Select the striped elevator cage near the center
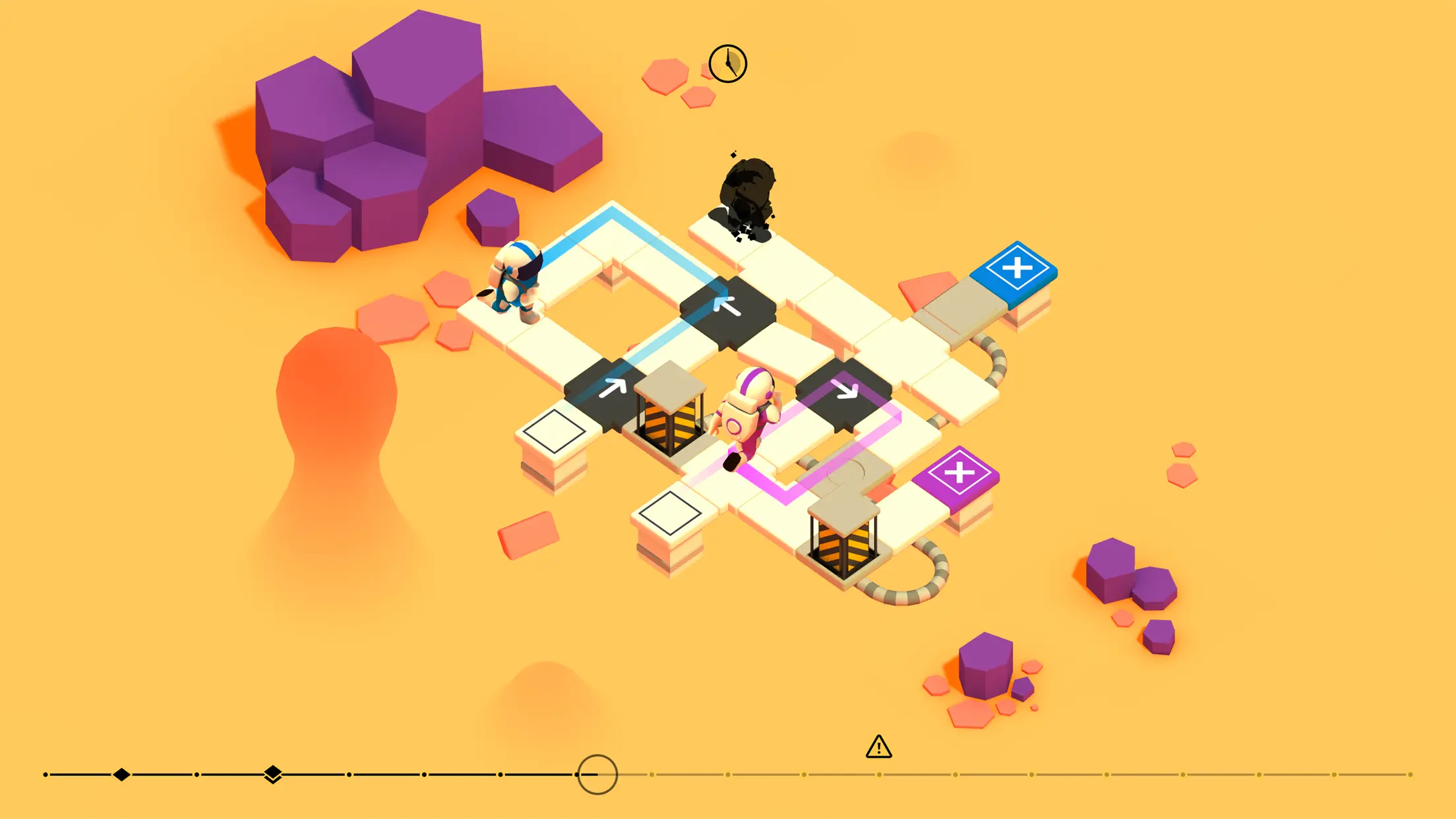This screenshot has height=819, width=1456. [x=670, y=419]
